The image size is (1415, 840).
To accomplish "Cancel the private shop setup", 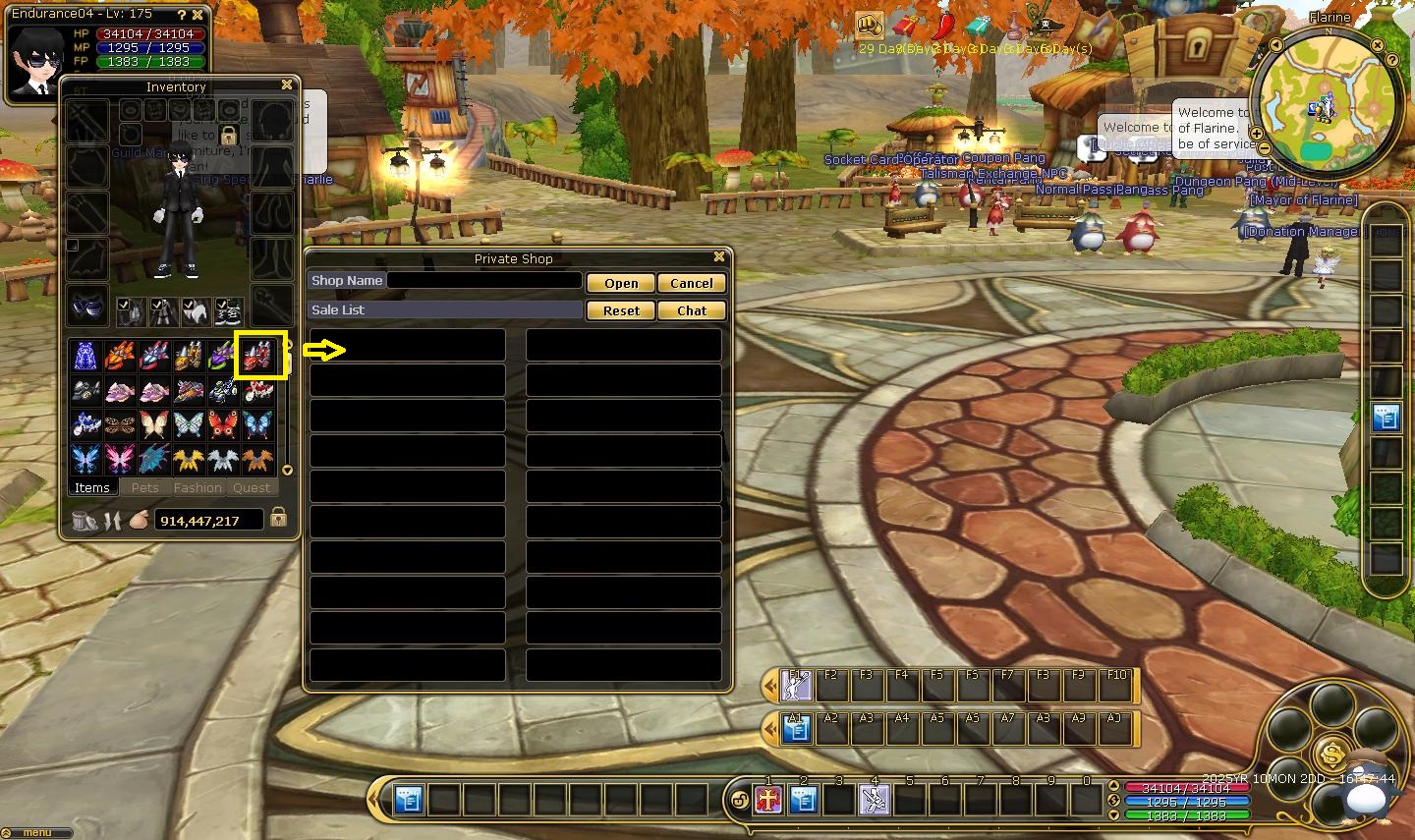I will 692,283.
